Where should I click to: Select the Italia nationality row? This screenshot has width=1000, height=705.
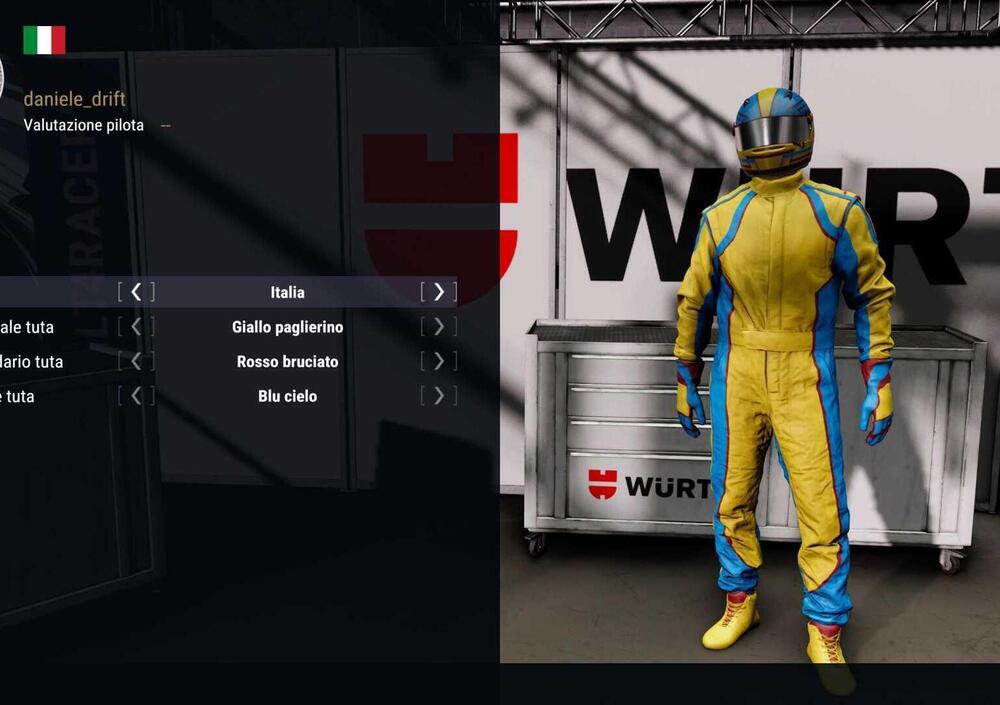[287, 292]
